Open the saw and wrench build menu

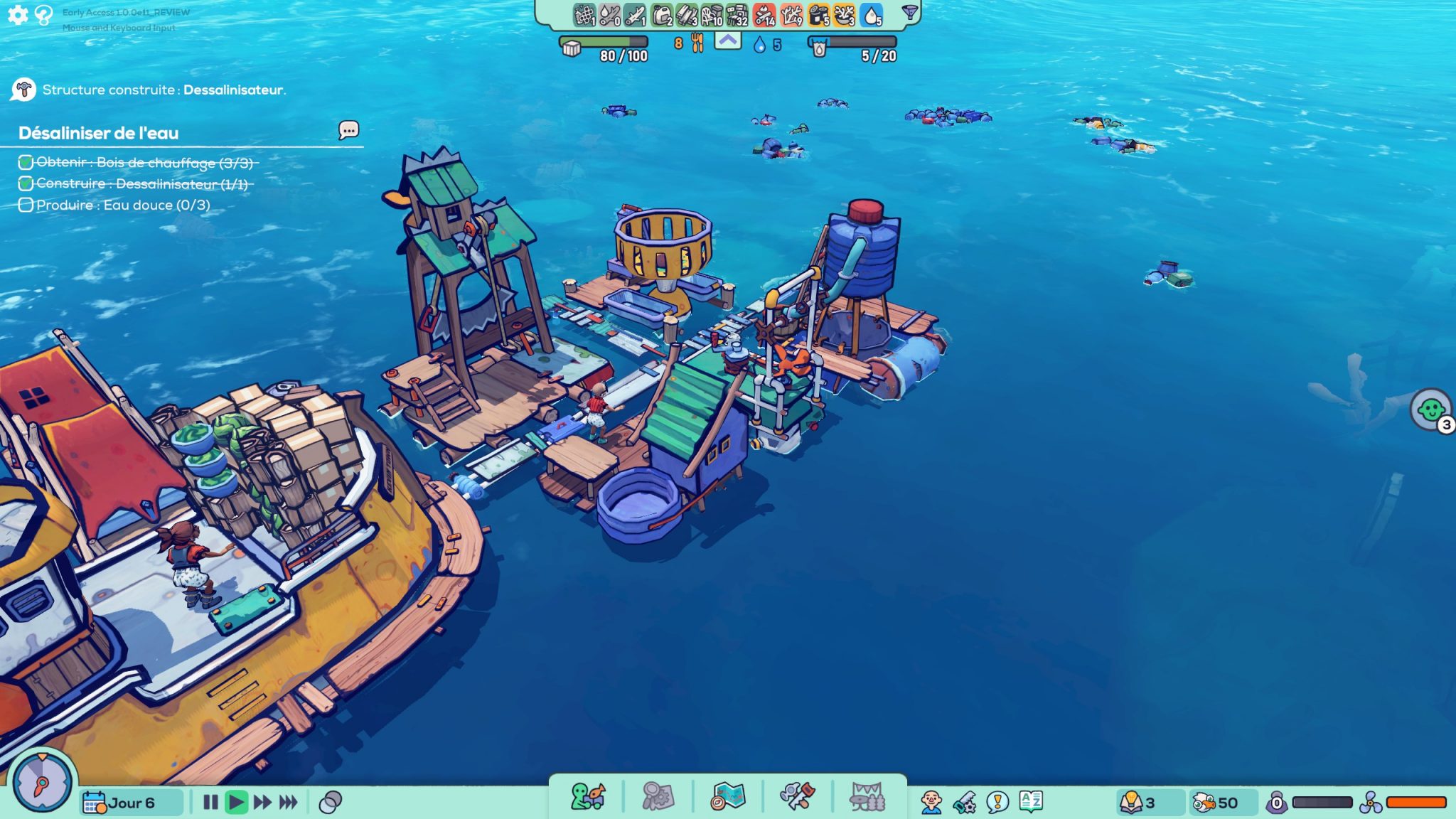(x=797, y=797)
